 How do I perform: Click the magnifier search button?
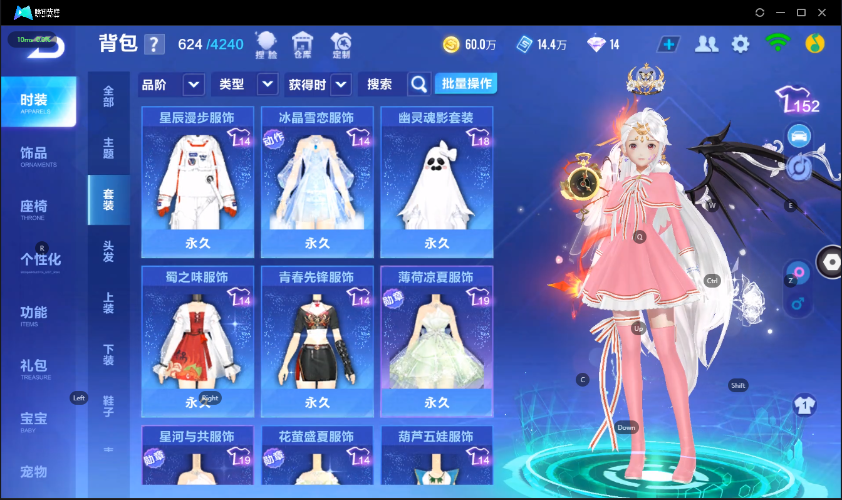click(419, 84)
